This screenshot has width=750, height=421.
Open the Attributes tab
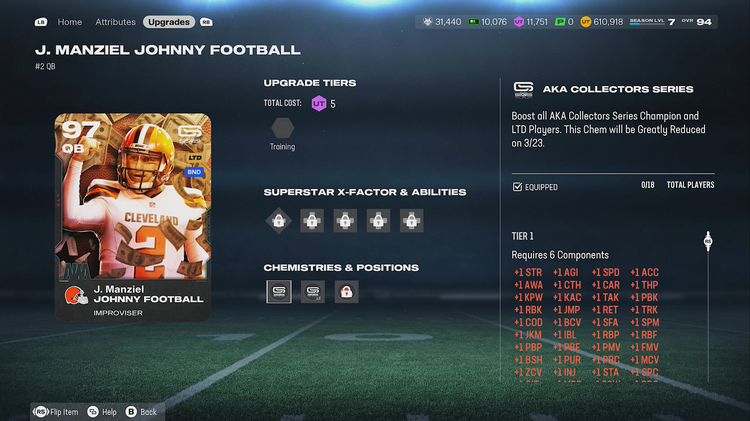(115, 21)
